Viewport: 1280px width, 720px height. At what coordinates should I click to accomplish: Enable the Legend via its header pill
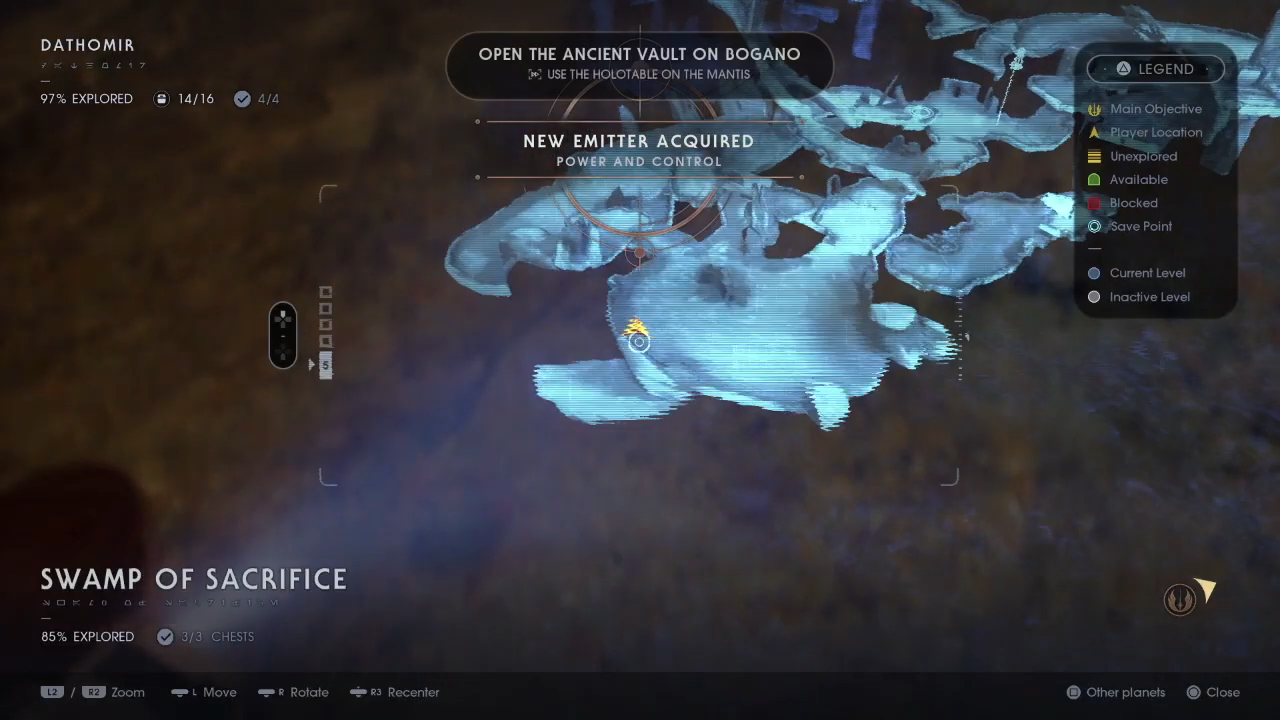[1156, 68]
